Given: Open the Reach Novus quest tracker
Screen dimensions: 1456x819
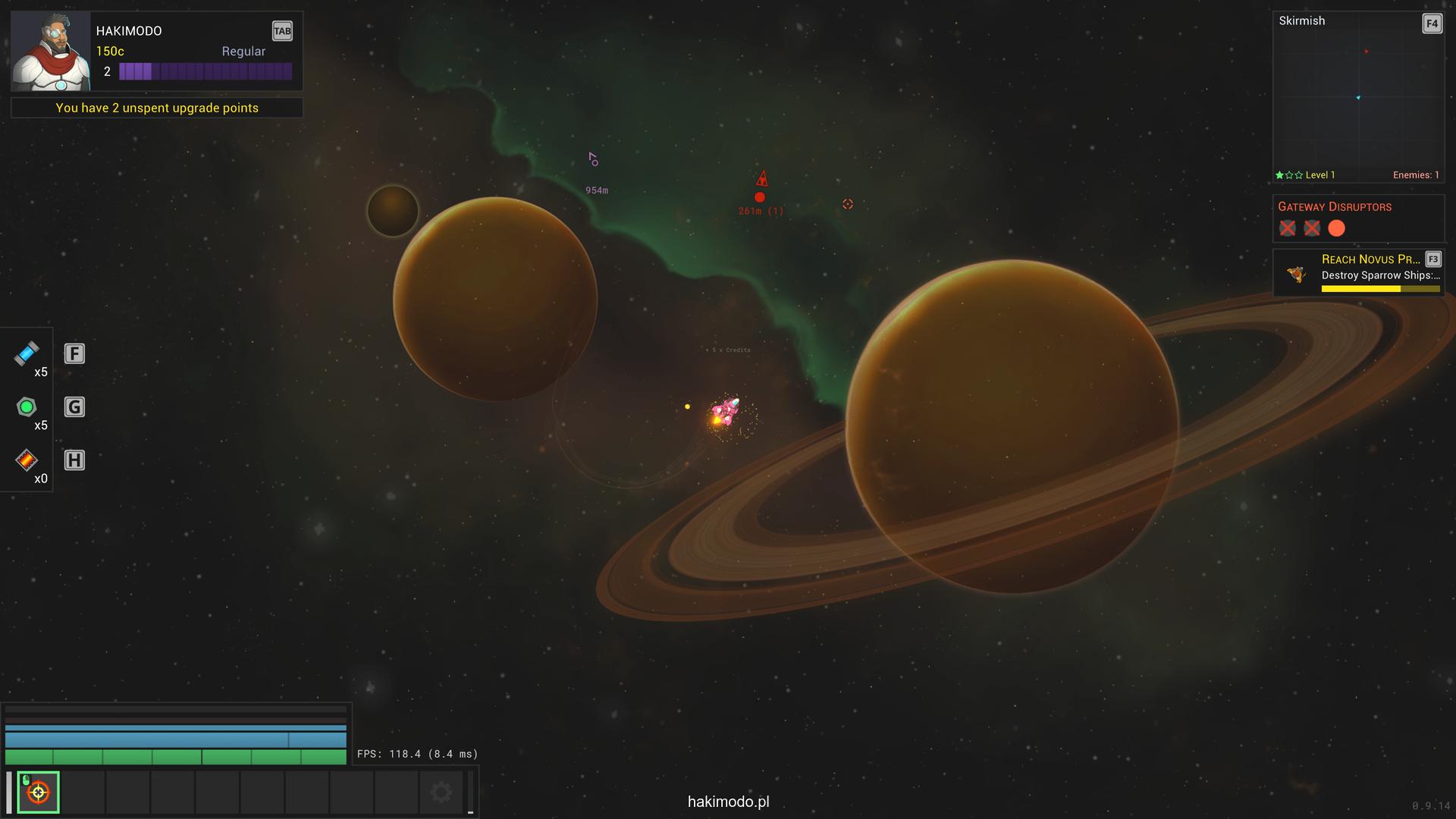Looking at the screenshot, I should coord(1357,271).
